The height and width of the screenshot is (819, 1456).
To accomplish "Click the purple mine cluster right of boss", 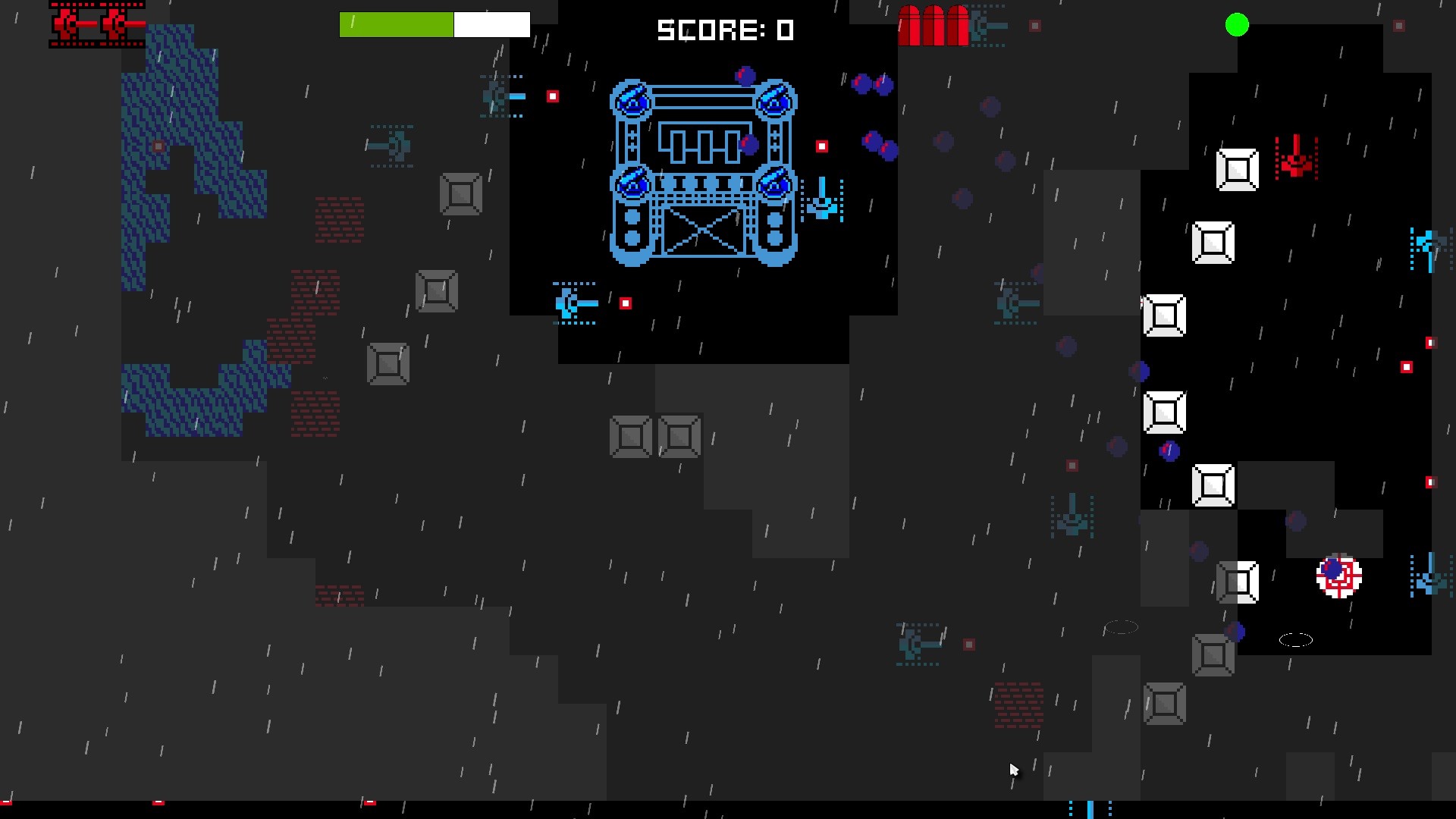I will [871, 83].
